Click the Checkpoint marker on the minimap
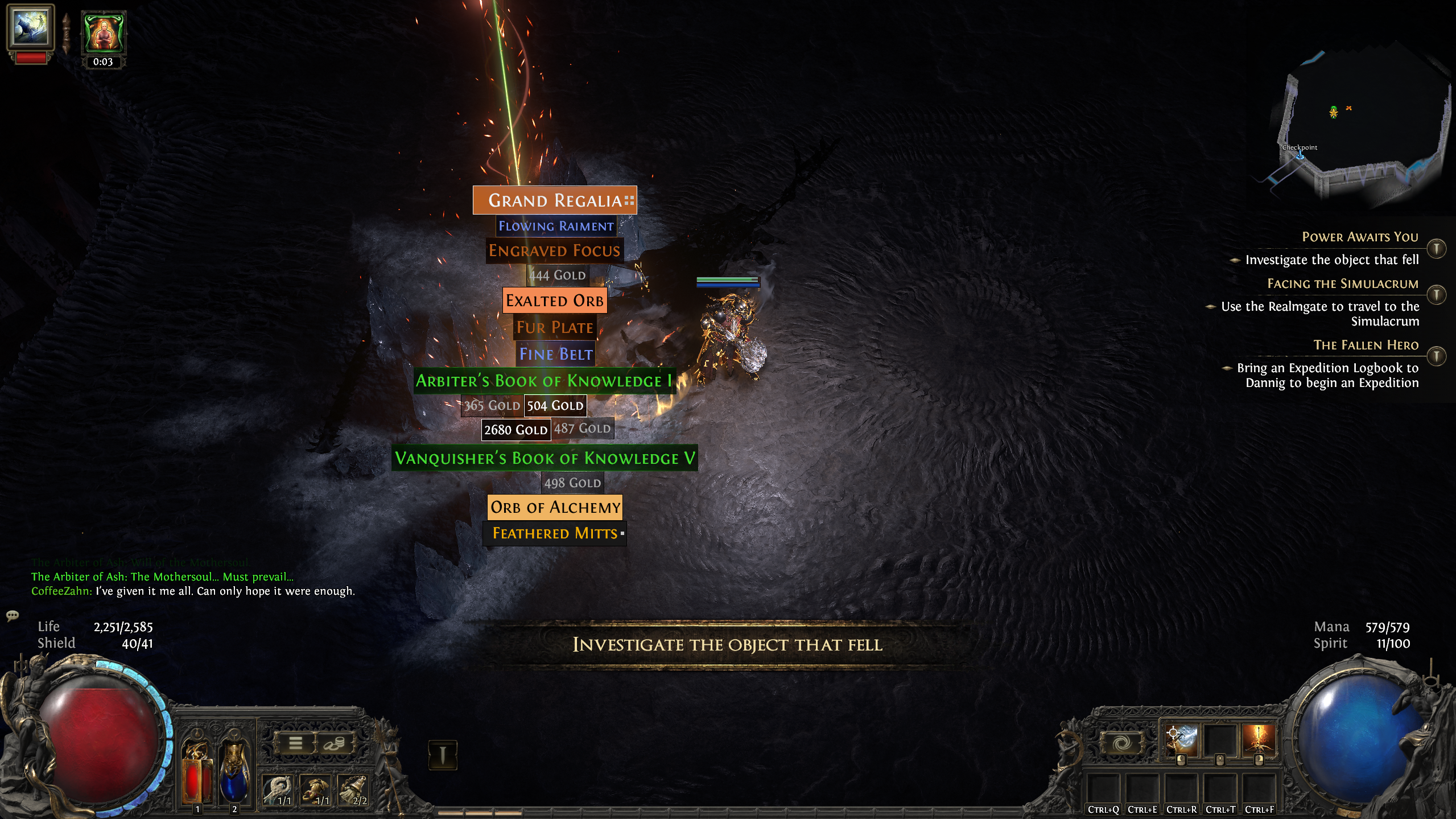Viewport: 1456px width, 819px height. [1299, 155]
